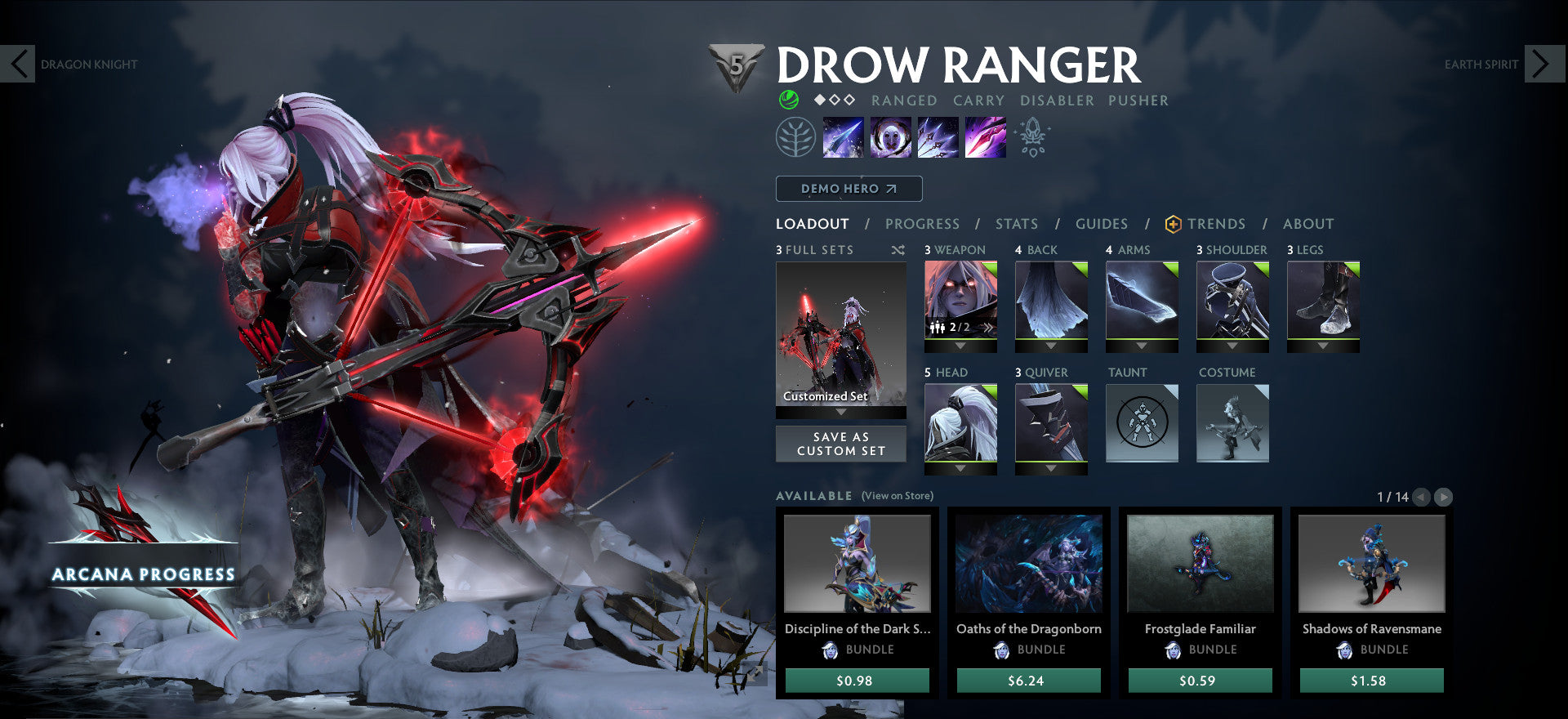1568x719 pixels.
Task: Shuffle the Full Sets selection
Action: [x=898, y=251]
